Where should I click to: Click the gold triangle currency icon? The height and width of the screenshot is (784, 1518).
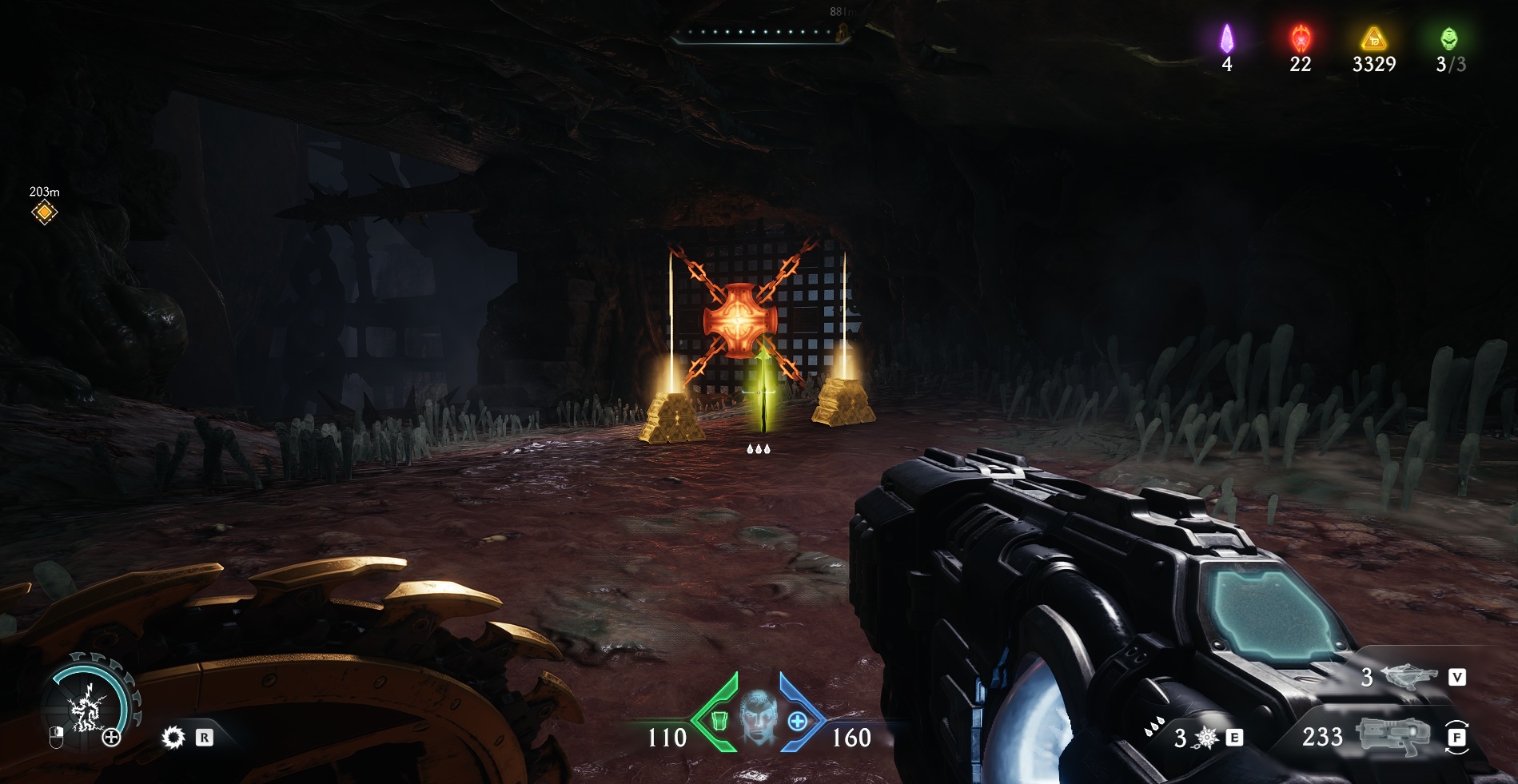(1373, 38)
